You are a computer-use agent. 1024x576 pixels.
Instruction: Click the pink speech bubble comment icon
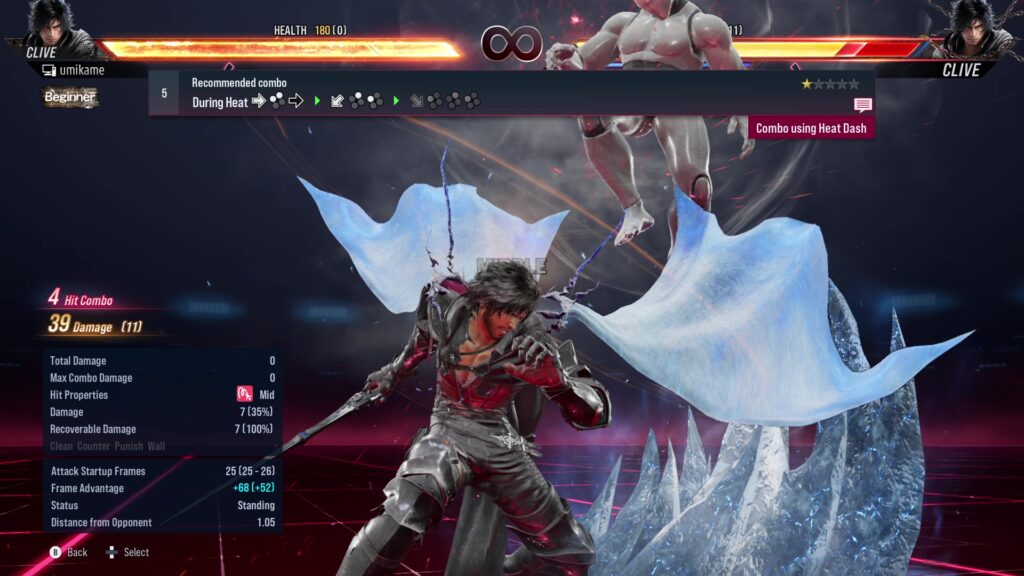click(x=863, y=105)
